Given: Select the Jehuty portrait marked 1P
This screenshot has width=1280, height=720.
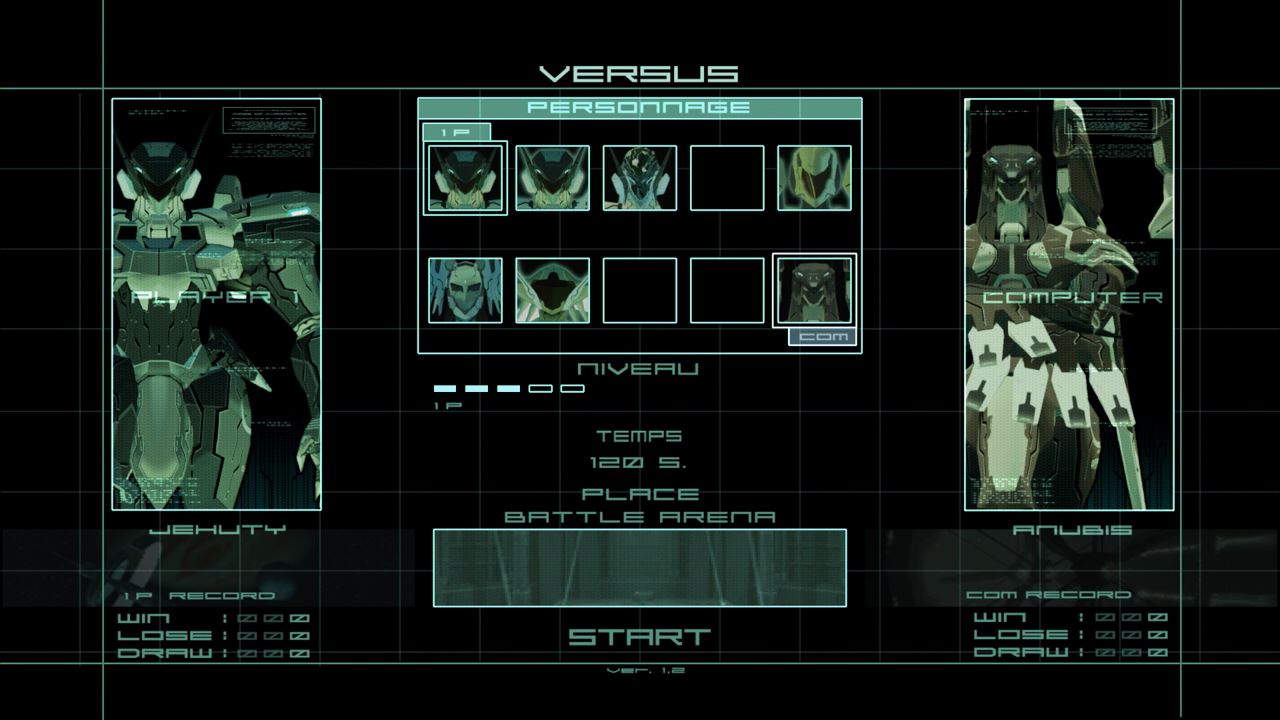Looking at the screenshot, I should point(465,178).
